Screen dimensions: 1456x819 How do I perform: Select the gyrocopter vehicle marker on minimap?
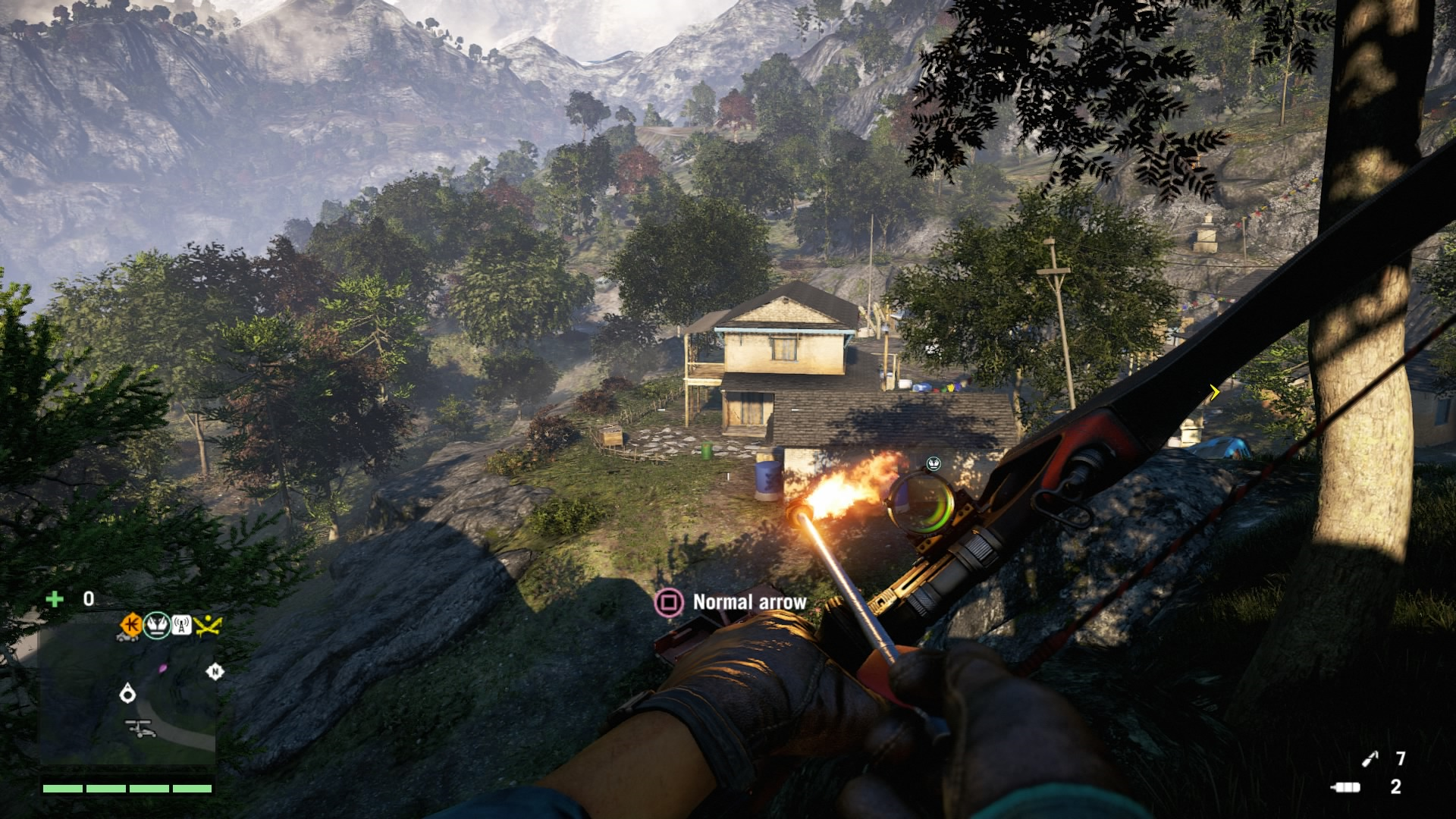click(x=140, y=729)
